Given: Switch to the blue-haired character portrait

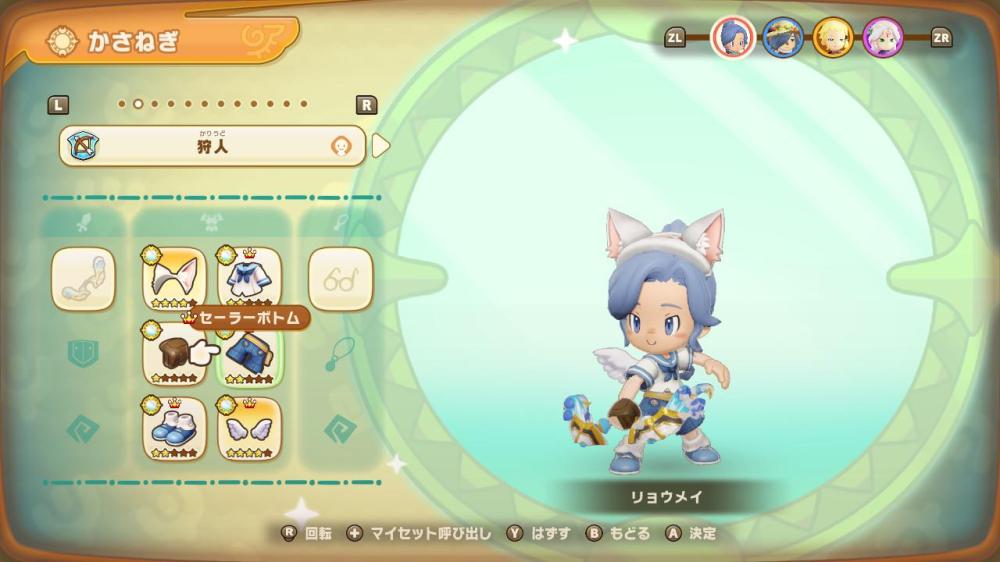Looking at the screenshot, I should tap(732, 38).
